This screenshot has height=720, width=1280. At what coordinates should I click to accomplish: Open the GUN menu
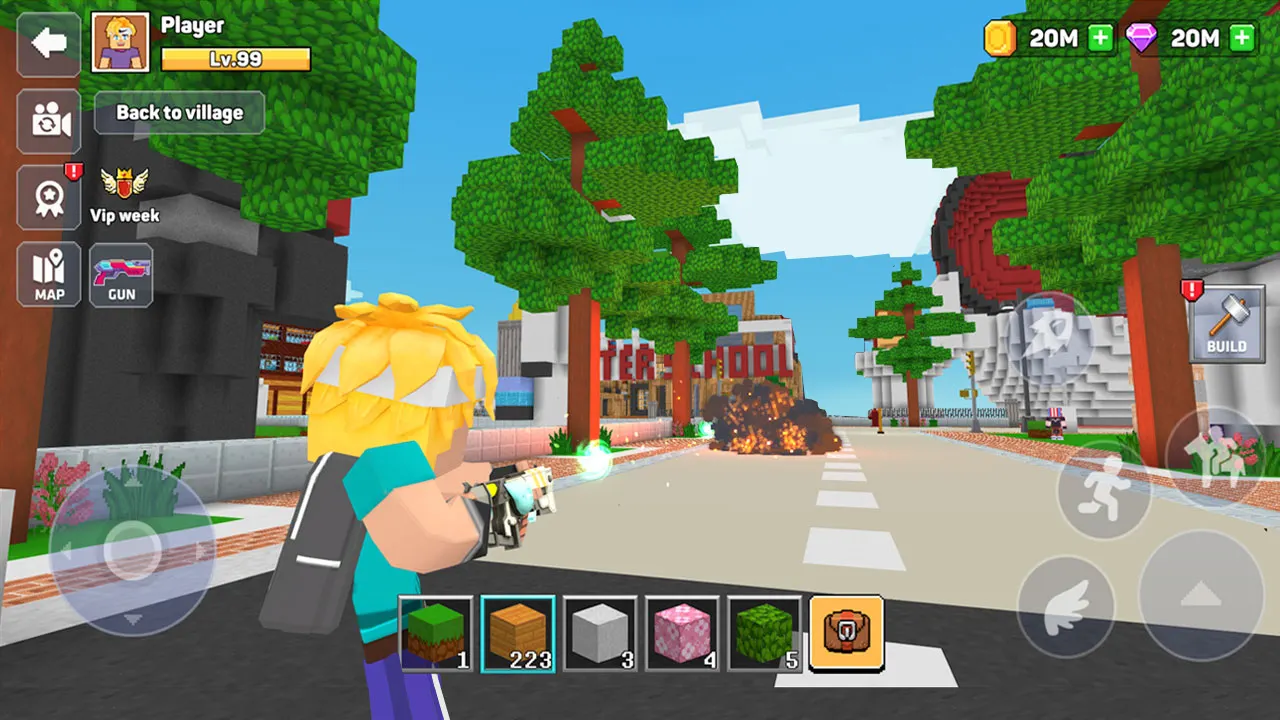(x=120, y=275)
